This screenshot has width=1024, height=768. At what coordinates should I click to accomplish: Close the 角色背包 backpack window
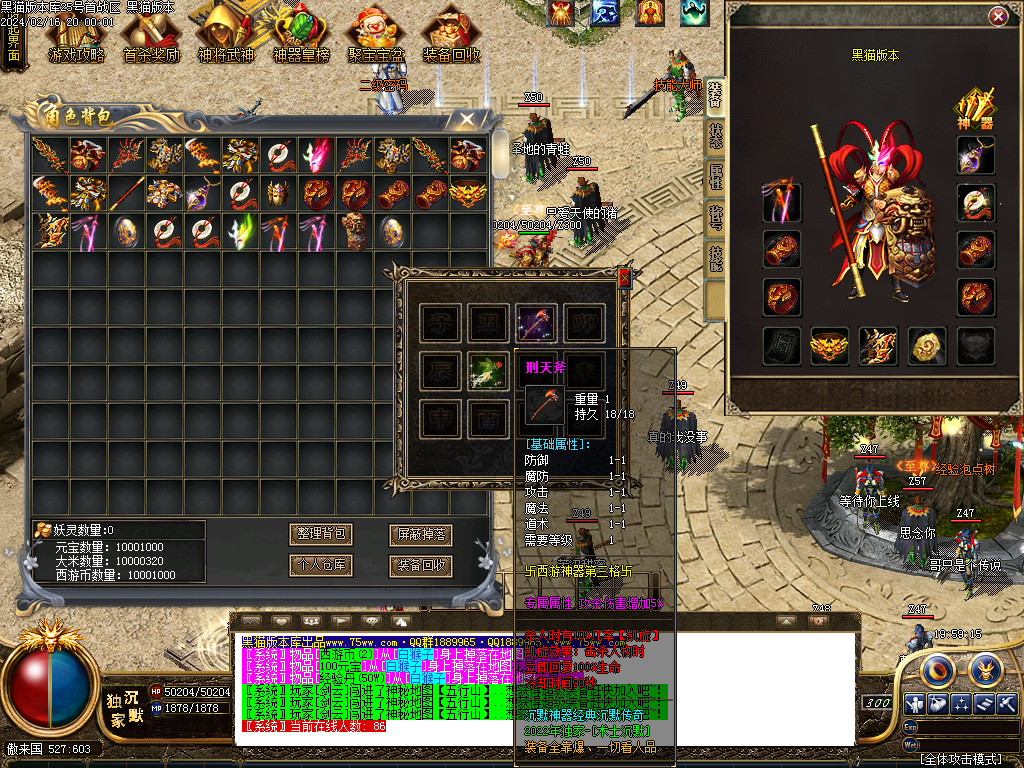(466, 120)
